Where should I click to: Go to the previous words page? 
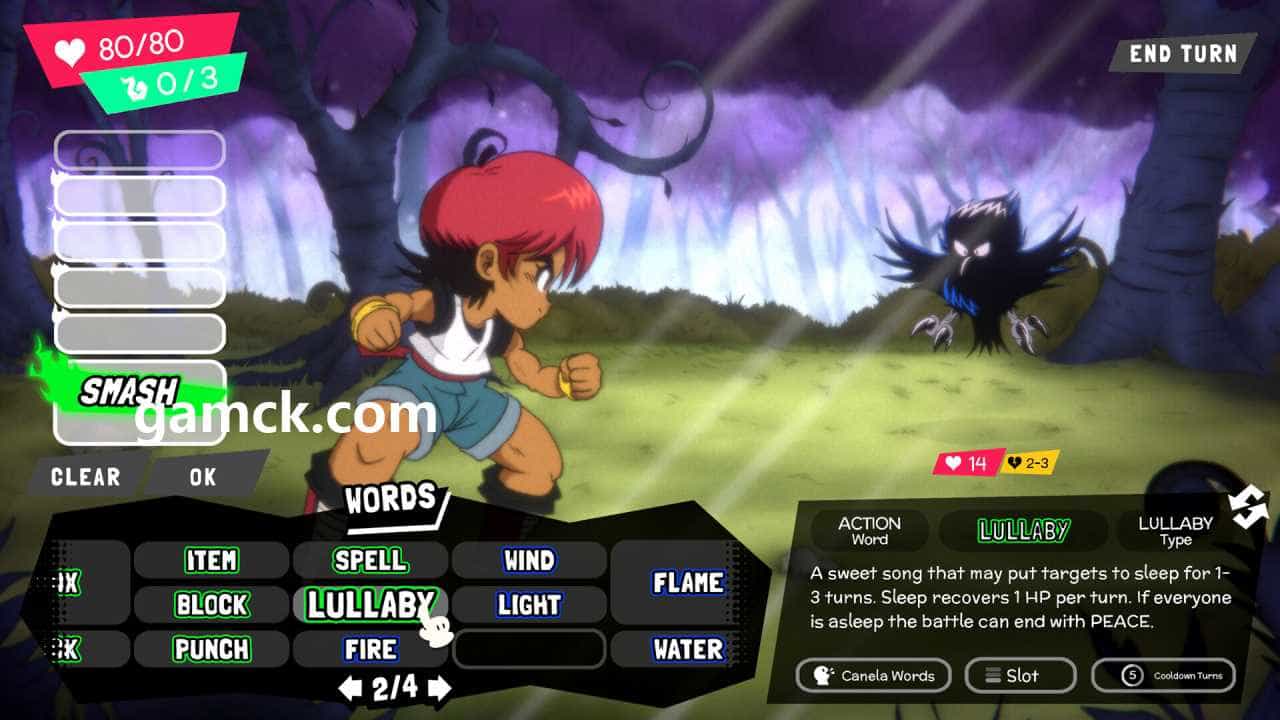[x=349, y=688]
